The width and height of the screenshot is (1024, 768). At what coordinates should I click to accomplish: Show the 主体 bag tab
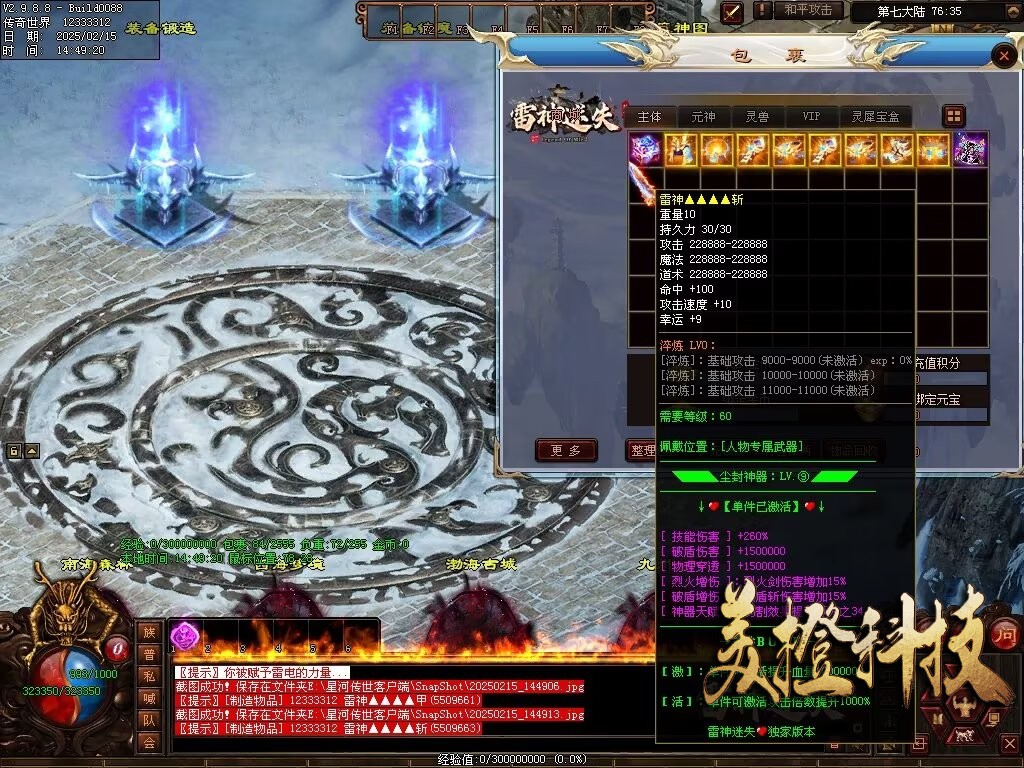click(x=650, y=117)
